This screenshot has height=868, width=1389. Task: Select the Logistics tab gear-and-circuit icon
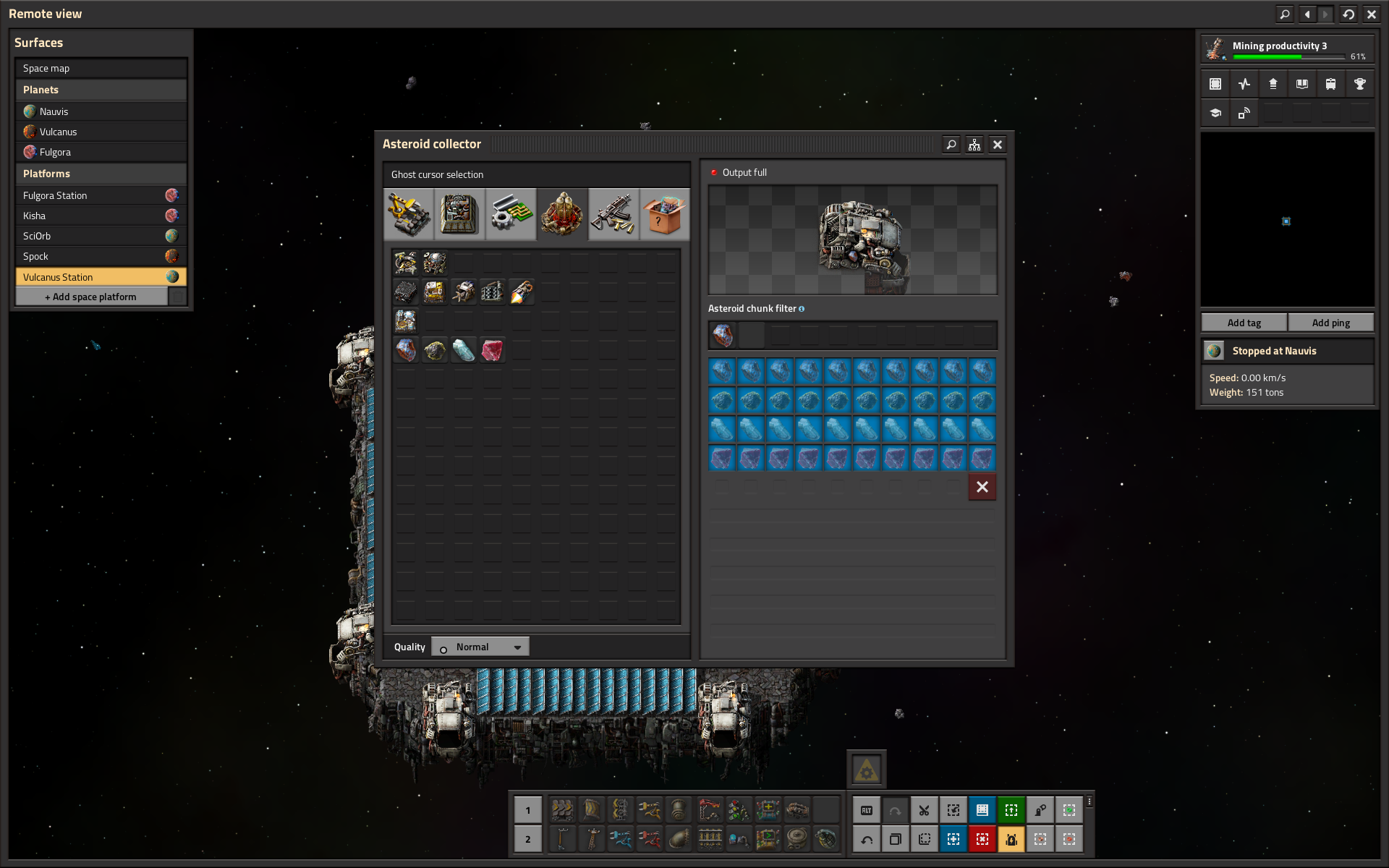[x=511, y=213]
